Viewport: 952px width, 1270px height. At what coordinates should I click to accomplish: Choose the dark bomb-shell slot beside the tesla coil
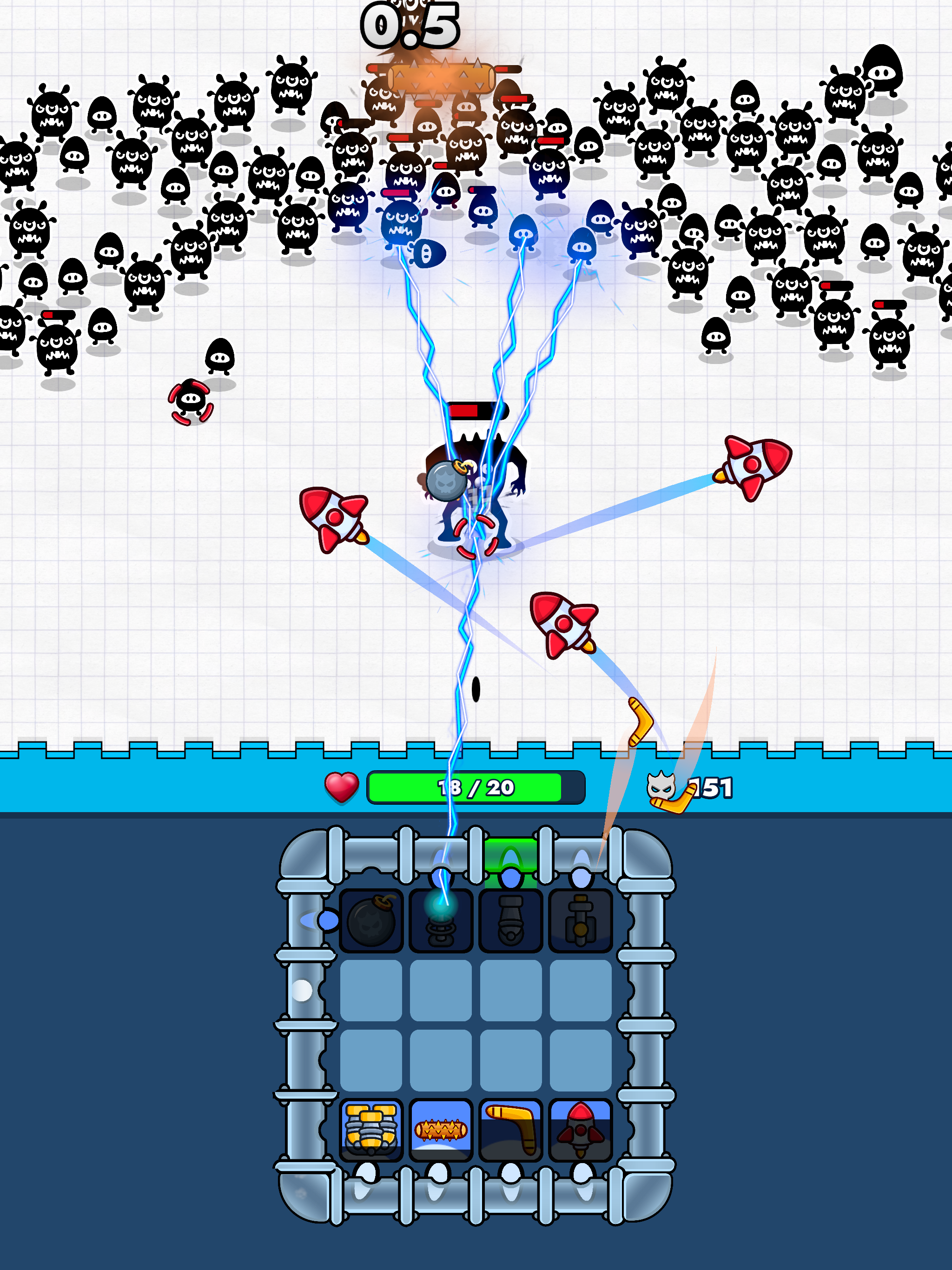[510, 921]
